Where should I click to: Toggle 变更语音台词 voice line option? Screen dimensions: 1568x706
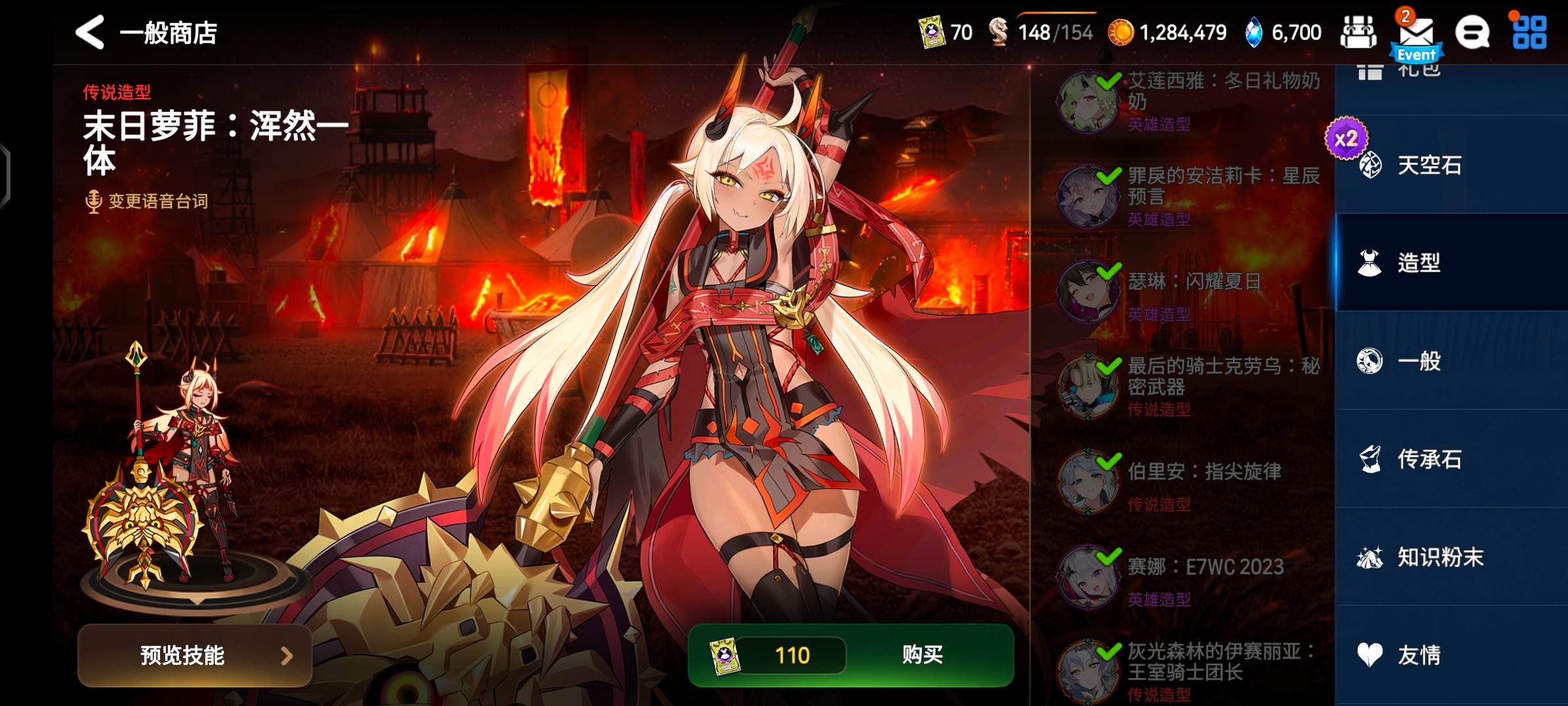(148, 201)
